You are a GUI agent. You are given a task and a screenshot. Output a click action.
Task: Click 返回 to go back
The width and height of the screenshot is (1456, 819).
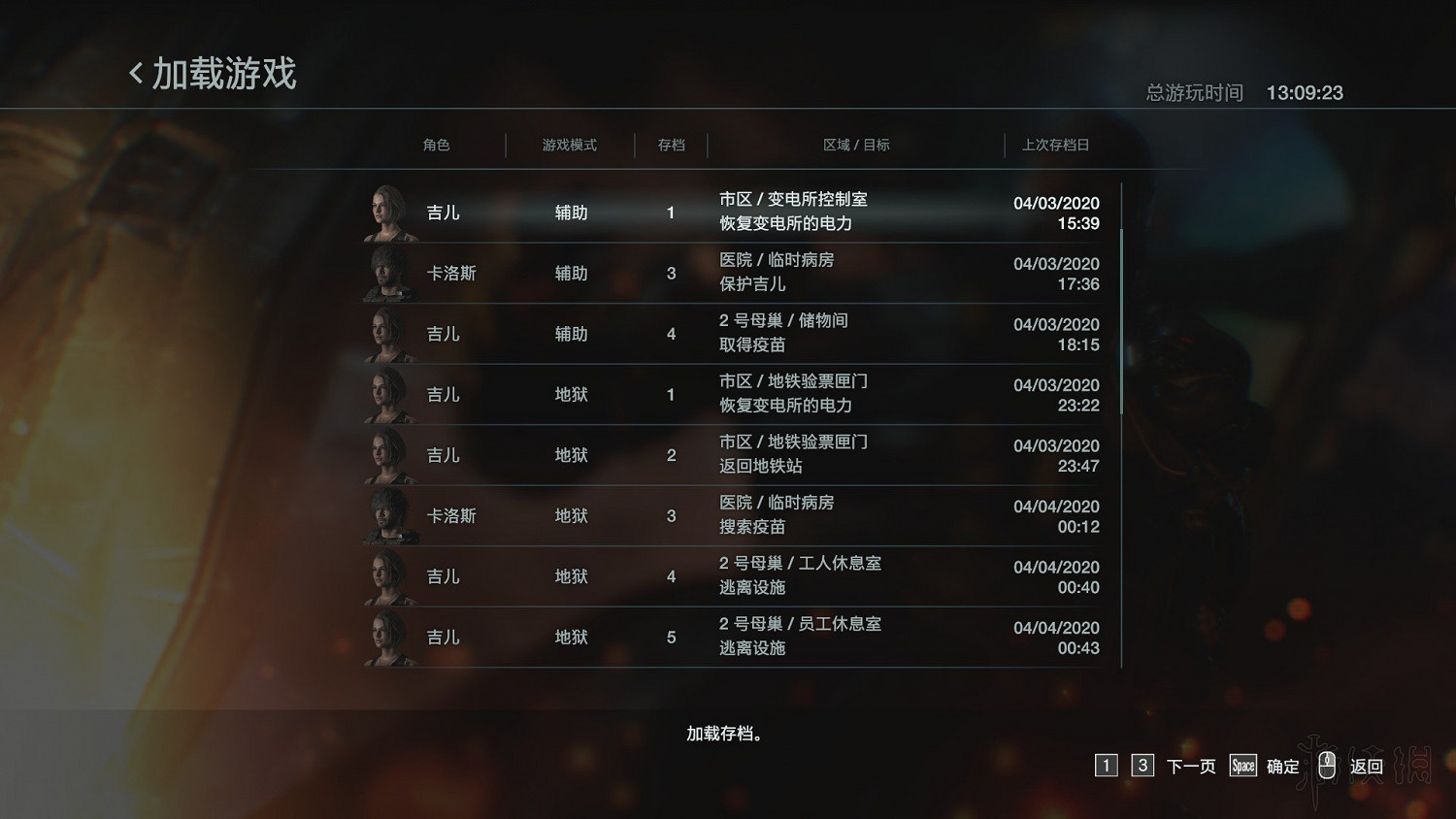point(1366,766)
